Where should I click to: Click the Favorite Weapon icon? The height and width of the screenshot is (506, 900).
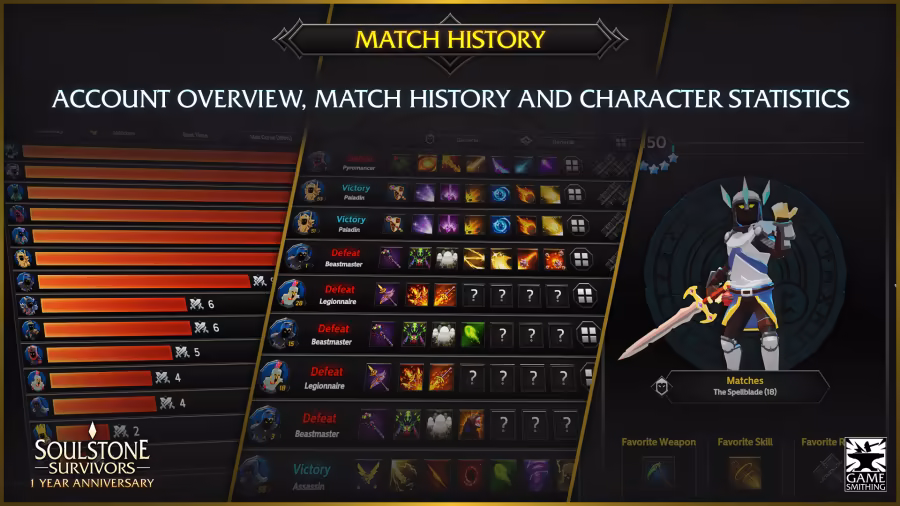tap(658, 474)
